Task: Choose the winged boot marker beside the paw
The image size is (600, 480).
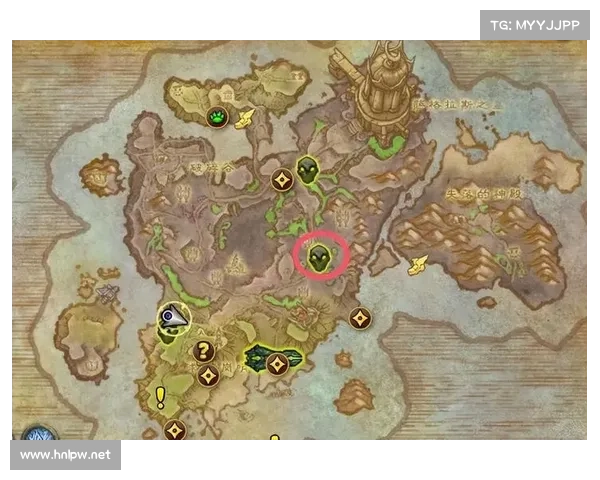Action: coord(244,118)
